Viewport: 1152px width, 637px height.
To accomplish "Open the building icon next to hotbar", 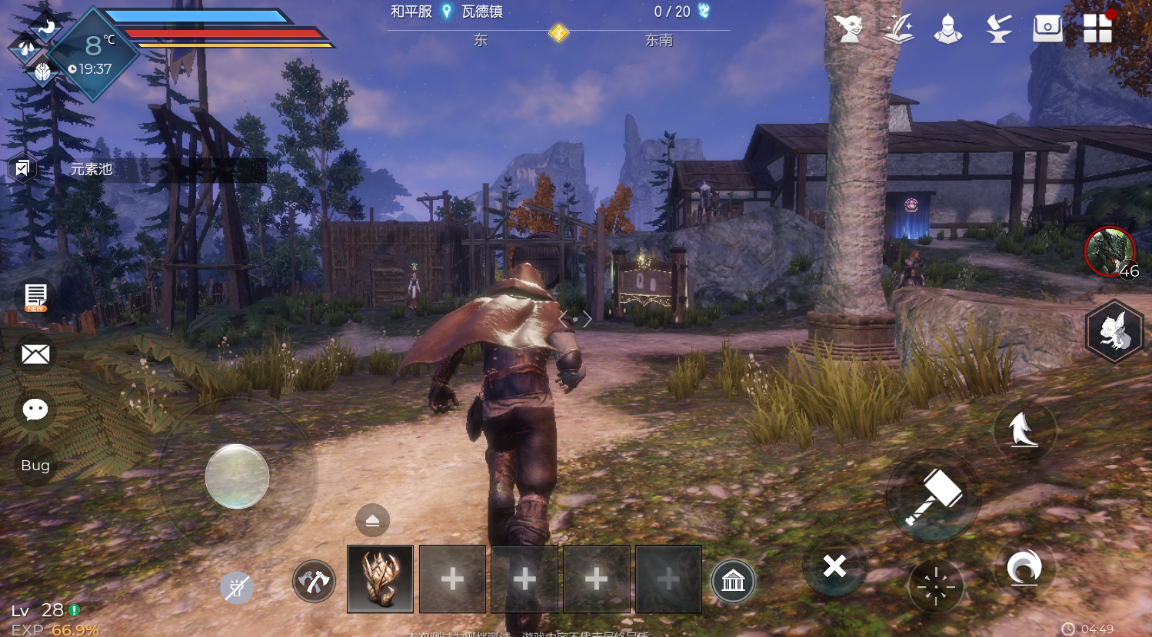I will tap(733, 580).
